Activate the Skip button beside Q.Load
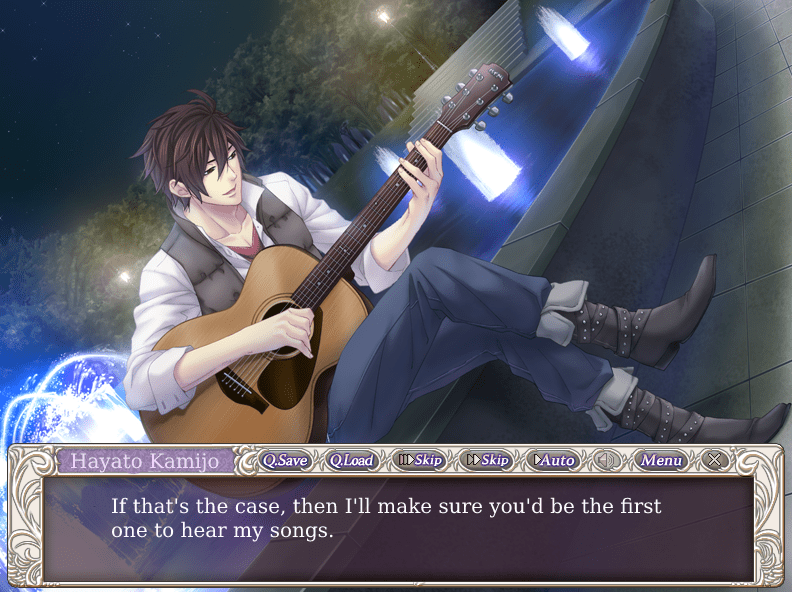The width and height of the screenshot is (792, 592). 420,460
